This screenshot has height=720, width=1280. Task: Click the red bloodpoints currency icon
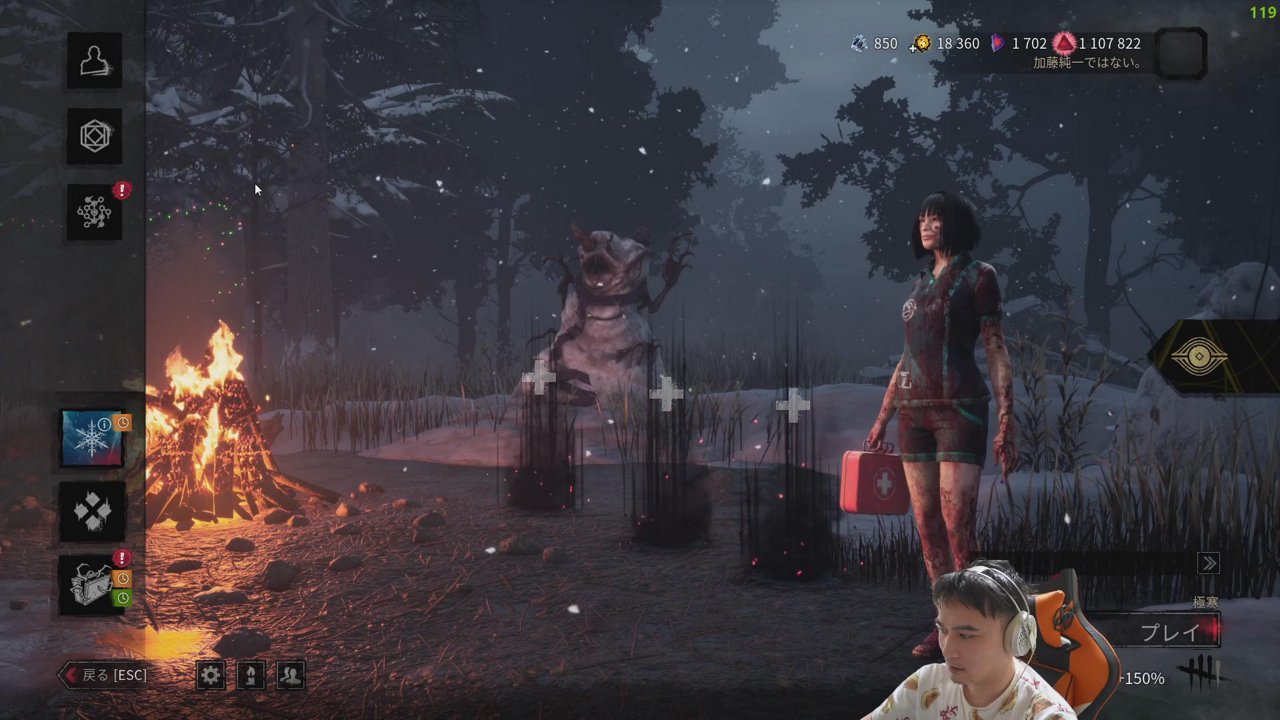[x=1064, y=43]
